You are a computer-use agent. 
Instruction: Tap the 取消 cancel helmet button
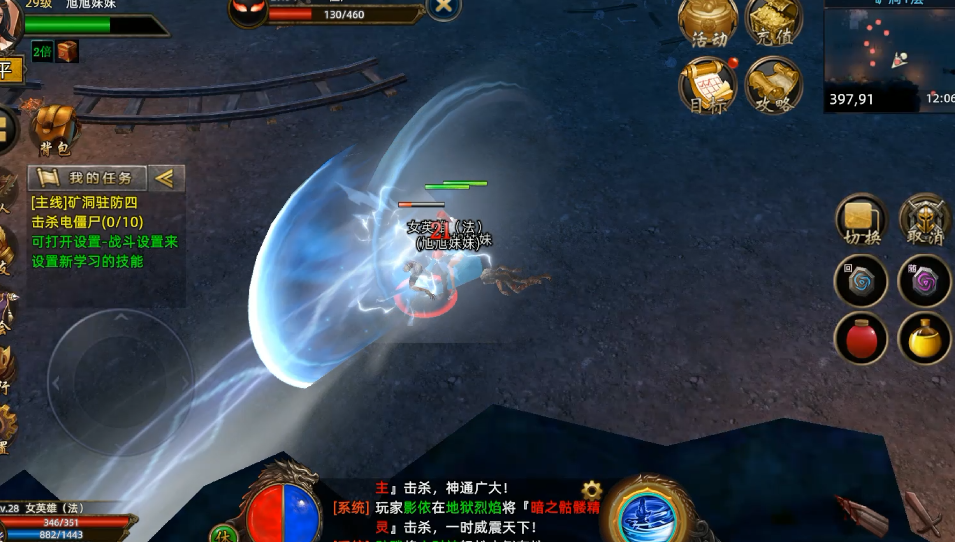point(925,220)
